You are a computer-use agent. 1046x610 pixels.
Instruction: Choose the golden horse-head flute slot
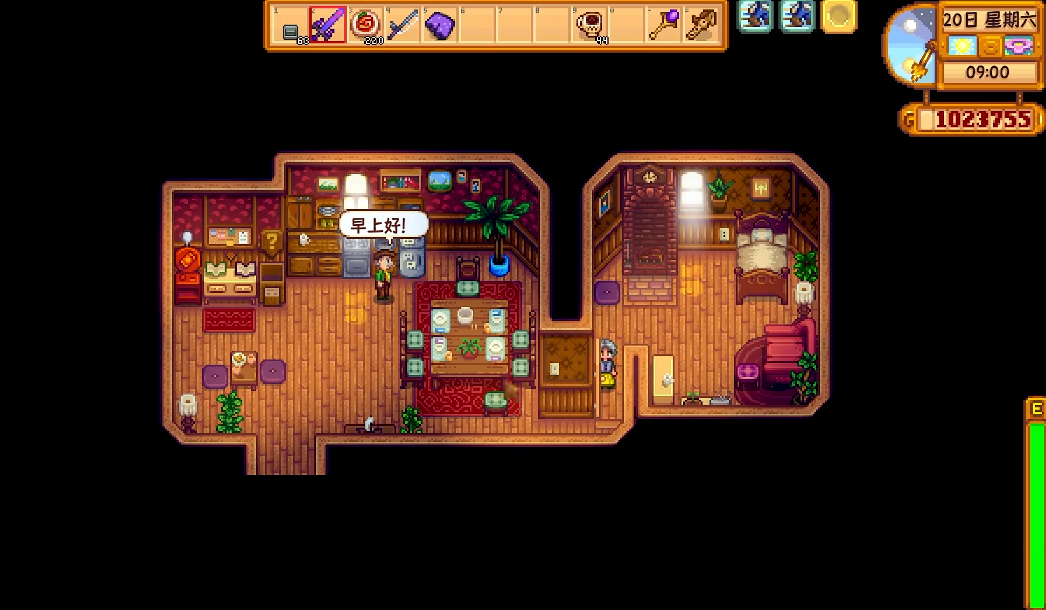coord(702,25)
